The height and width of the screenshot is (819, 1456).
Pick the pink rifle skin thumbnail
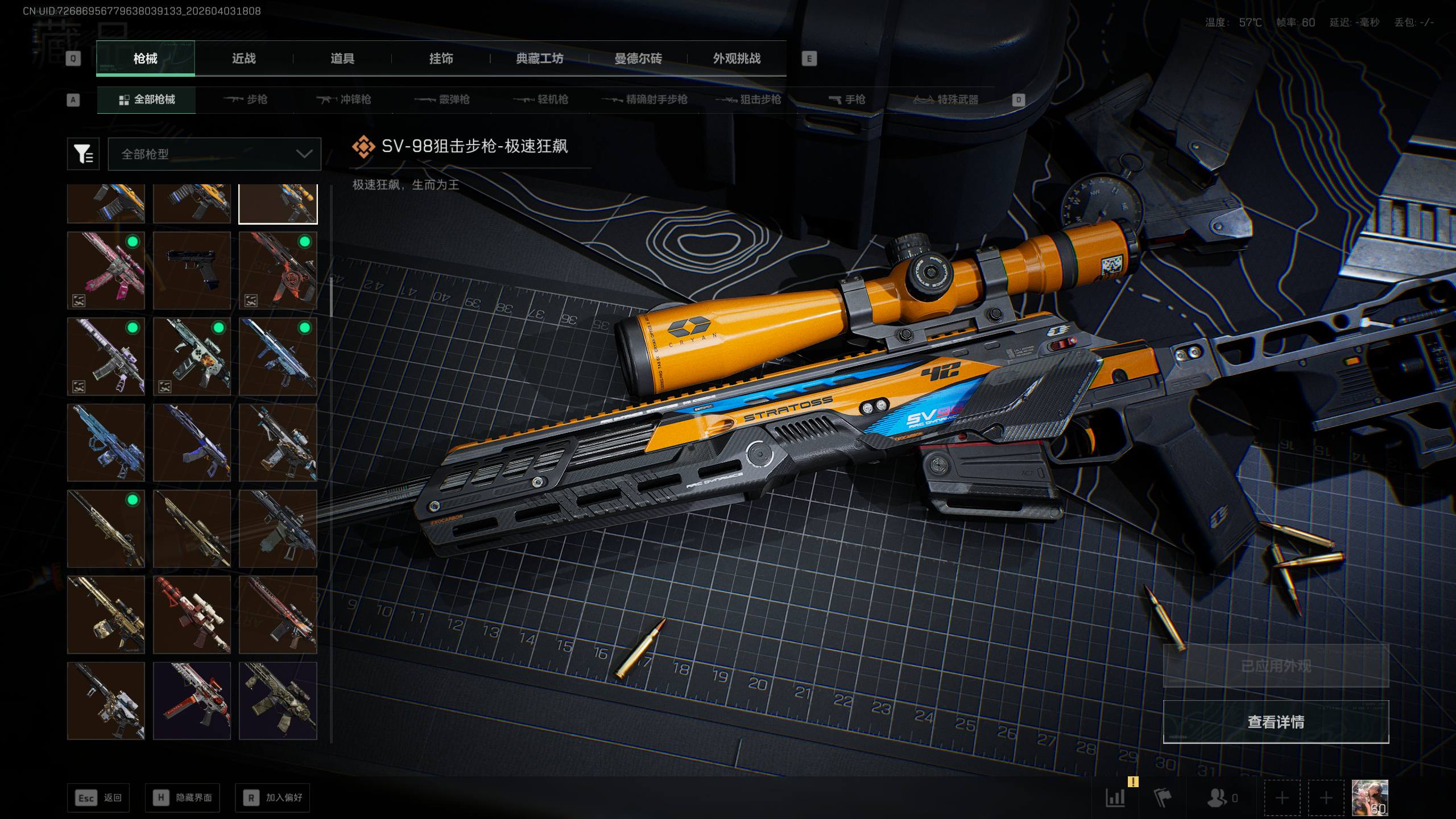(106, 270)
